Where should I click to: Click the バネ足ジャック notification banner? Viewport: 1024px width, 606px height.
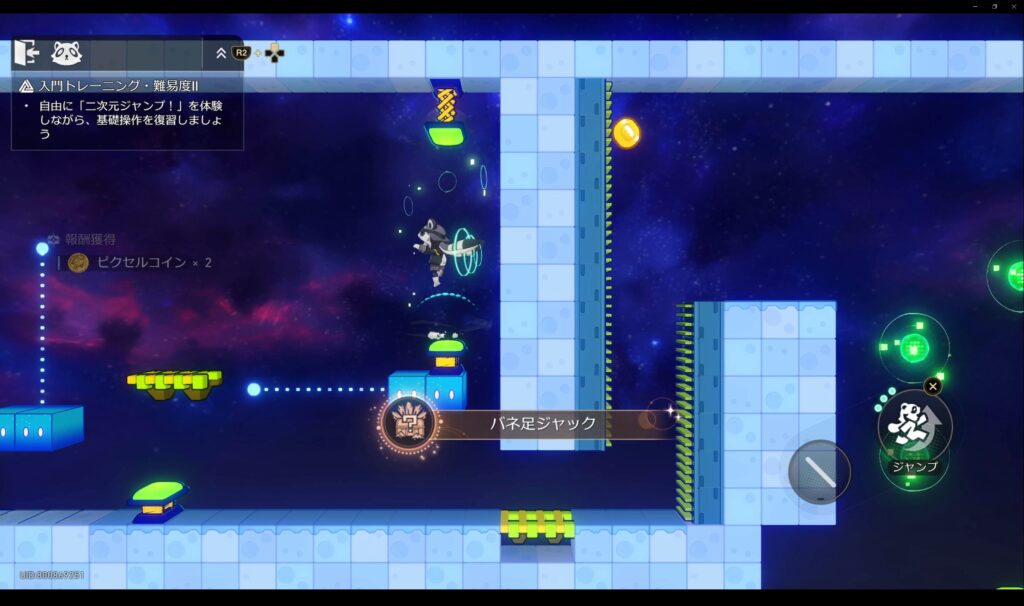543,423
